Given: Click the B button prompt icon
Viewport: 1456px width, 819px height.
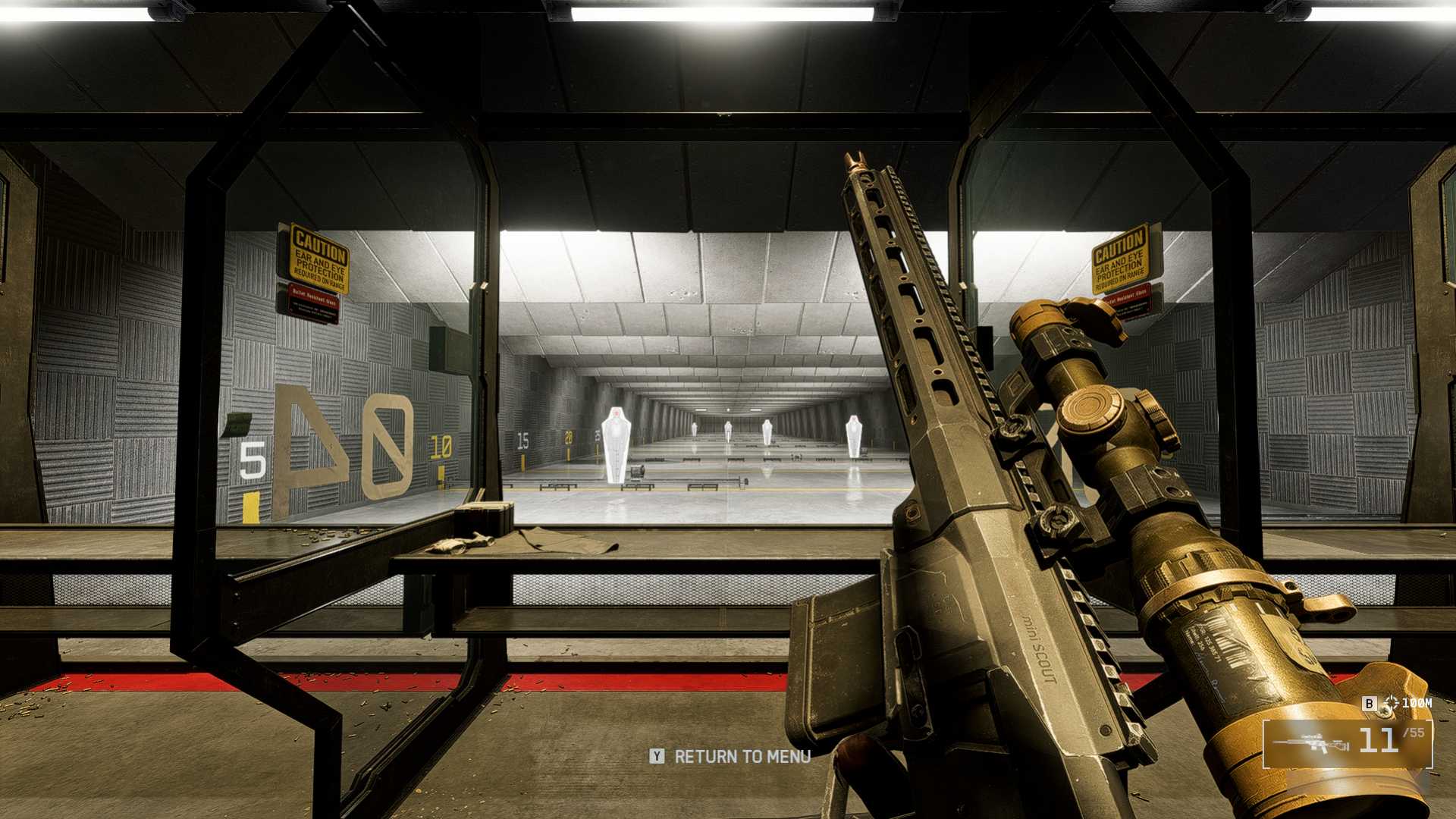Looking at the screenshot, I should pyautogui.click(x=1370, y=703).
